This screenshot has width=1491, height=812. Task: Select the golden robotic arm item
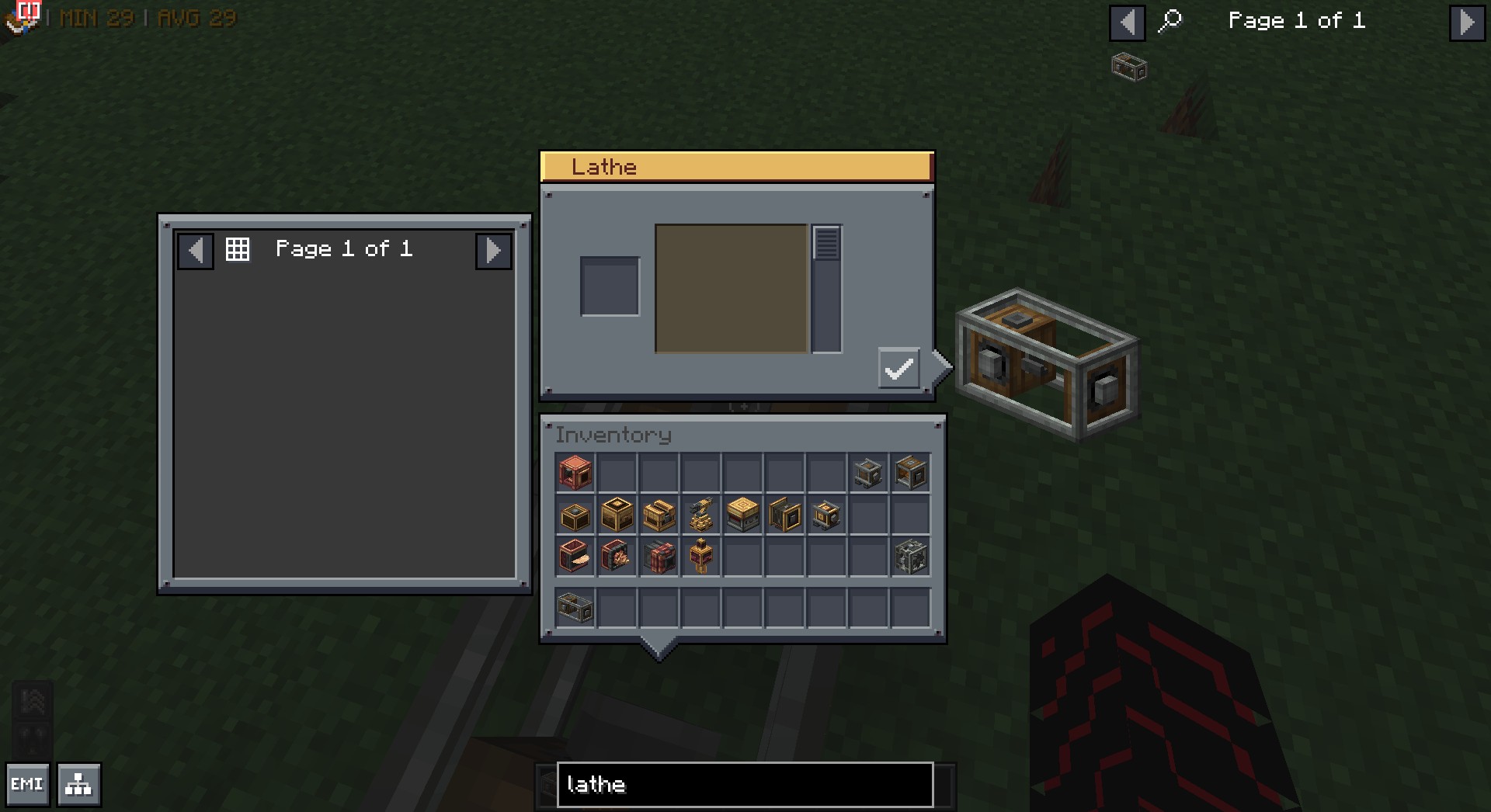click(x=700, y=515)
